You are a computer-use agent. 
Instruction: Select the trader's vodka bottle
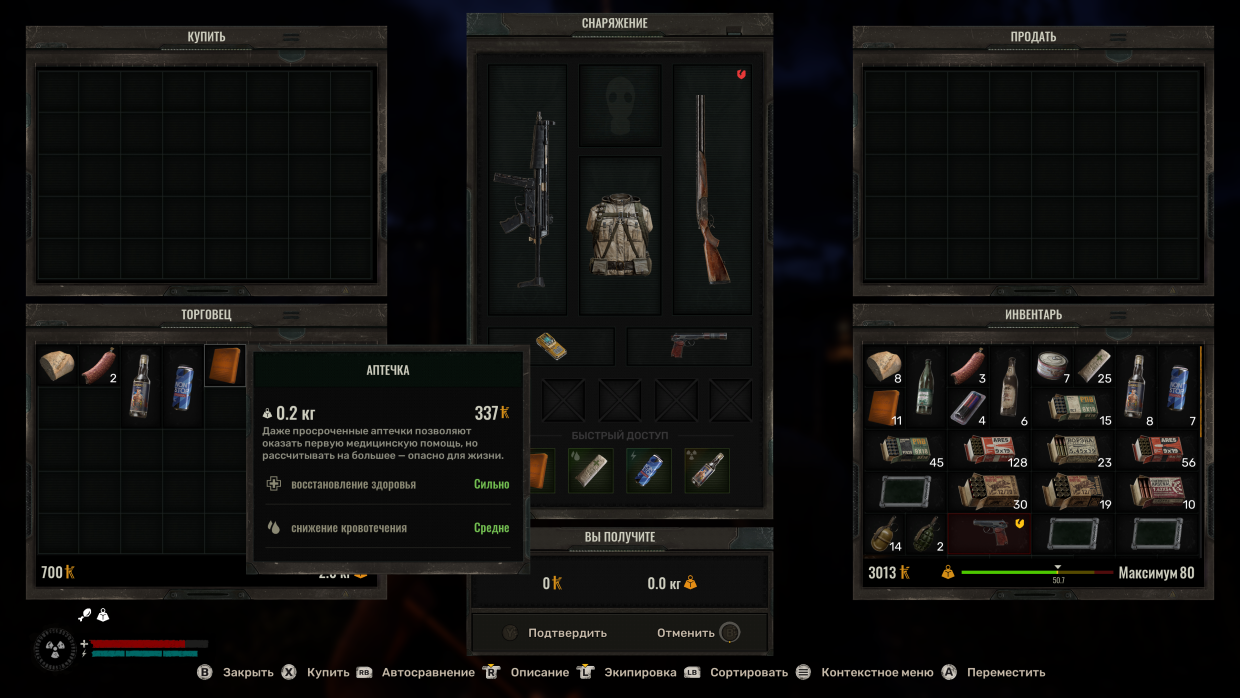click(x=142, y=386)
